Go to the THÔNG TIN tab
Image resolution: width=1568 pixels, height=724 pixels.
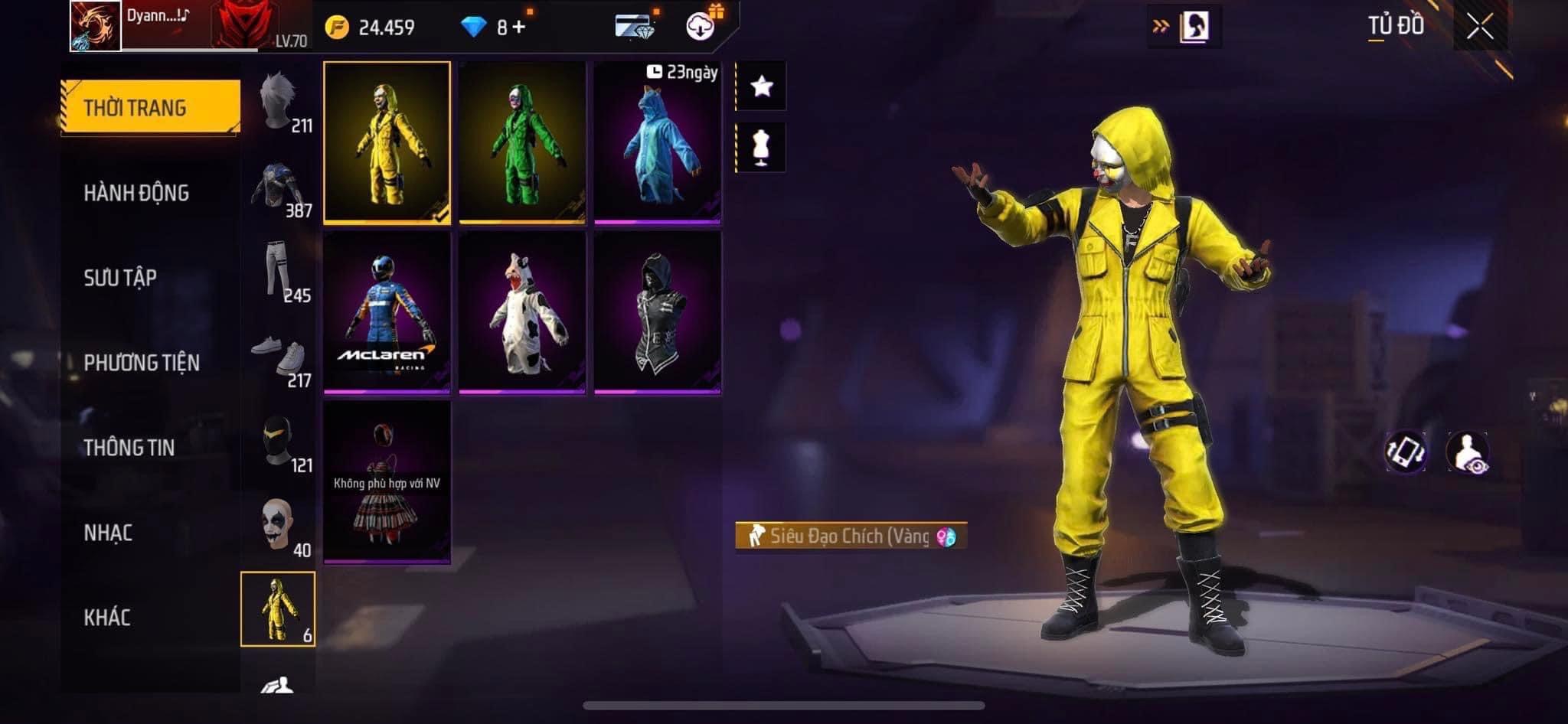(129, 448)
